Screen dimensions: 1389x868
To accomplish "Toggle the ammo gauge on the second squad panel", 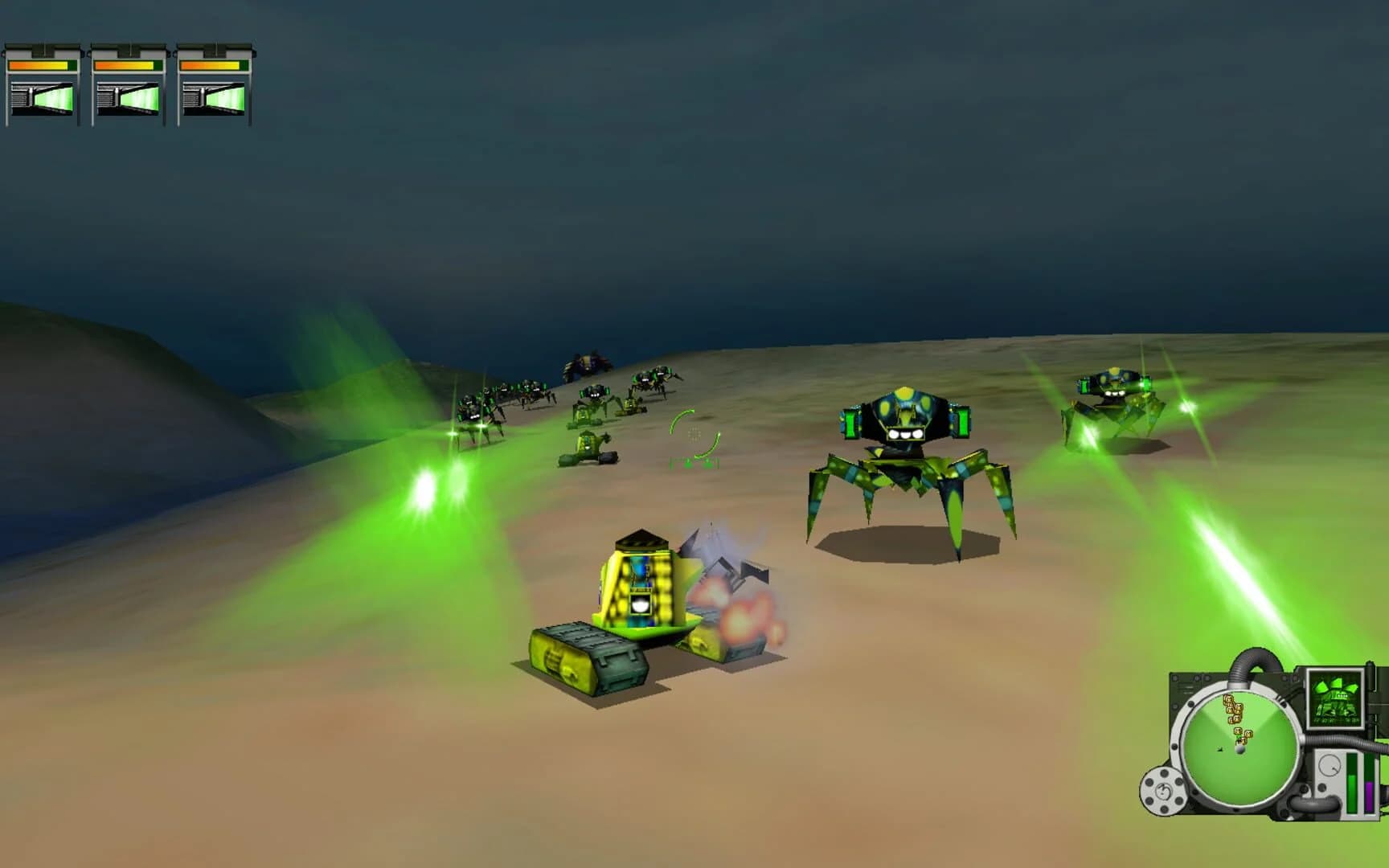I will (x=129, y=98).
